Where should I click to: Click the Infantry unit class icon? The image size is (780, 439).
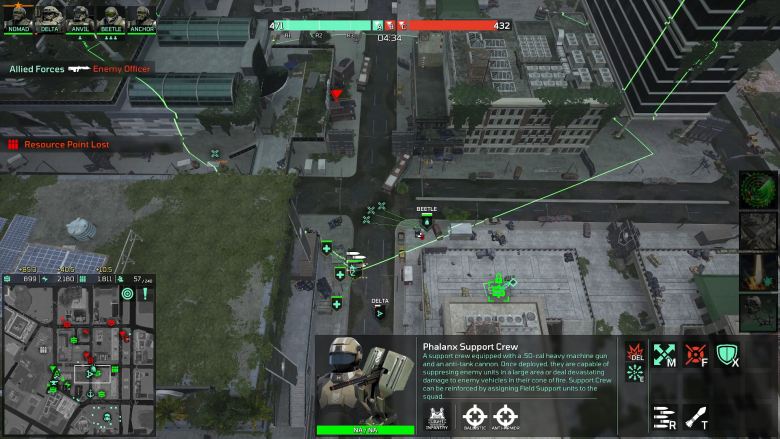point(436,416)
